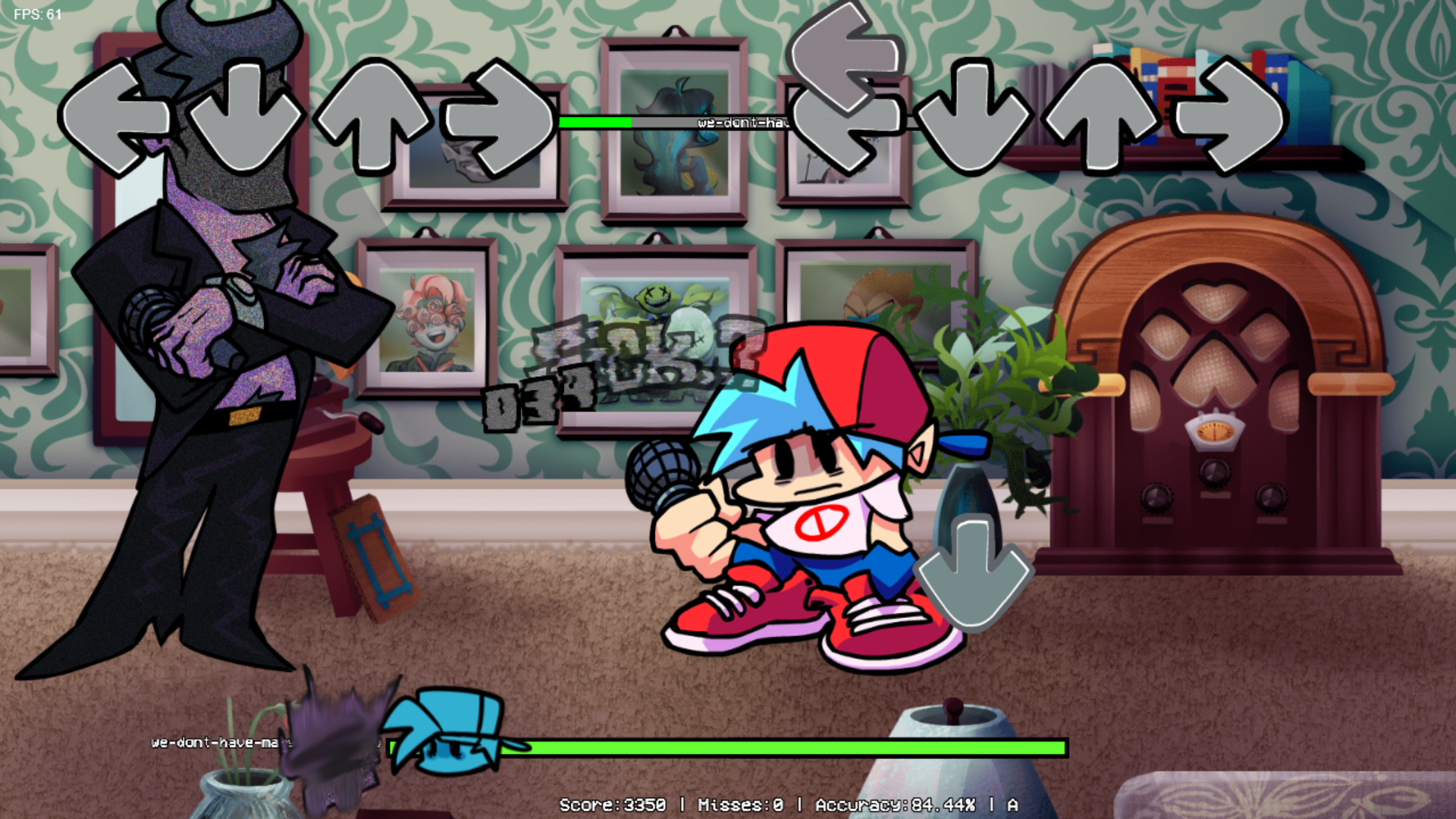Click the opponent's left arrow receptor
This screenshot has height=819, width=1456.
115,119
